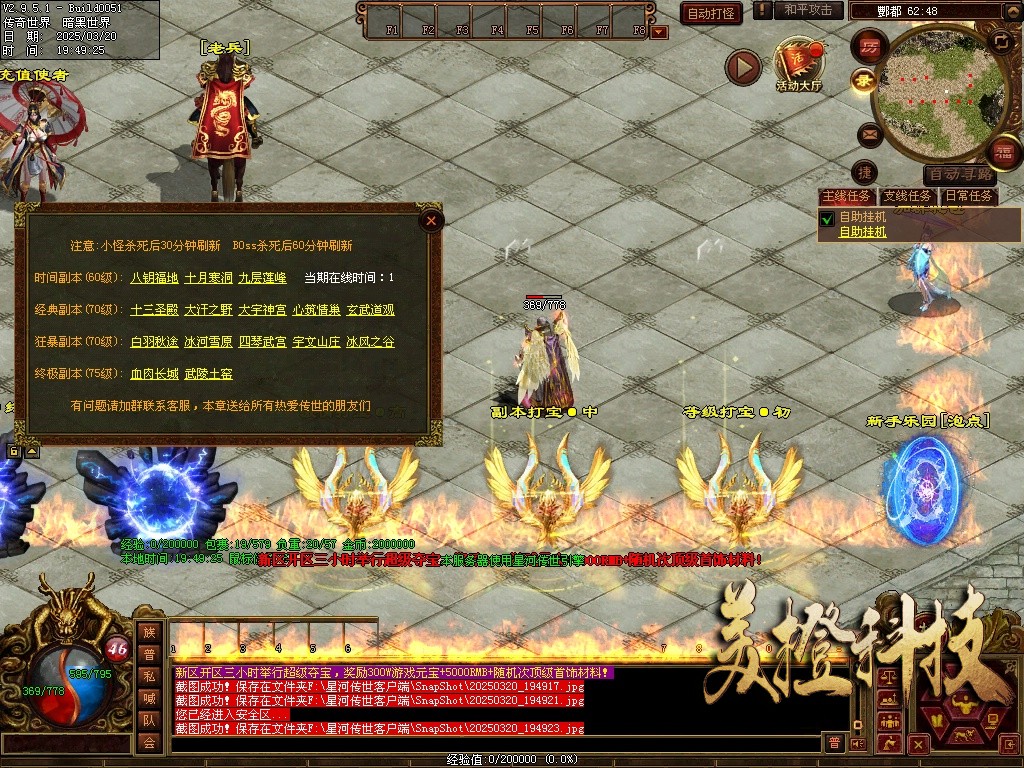Open the 十三圣殿 classic dungeon

point(154,310)
